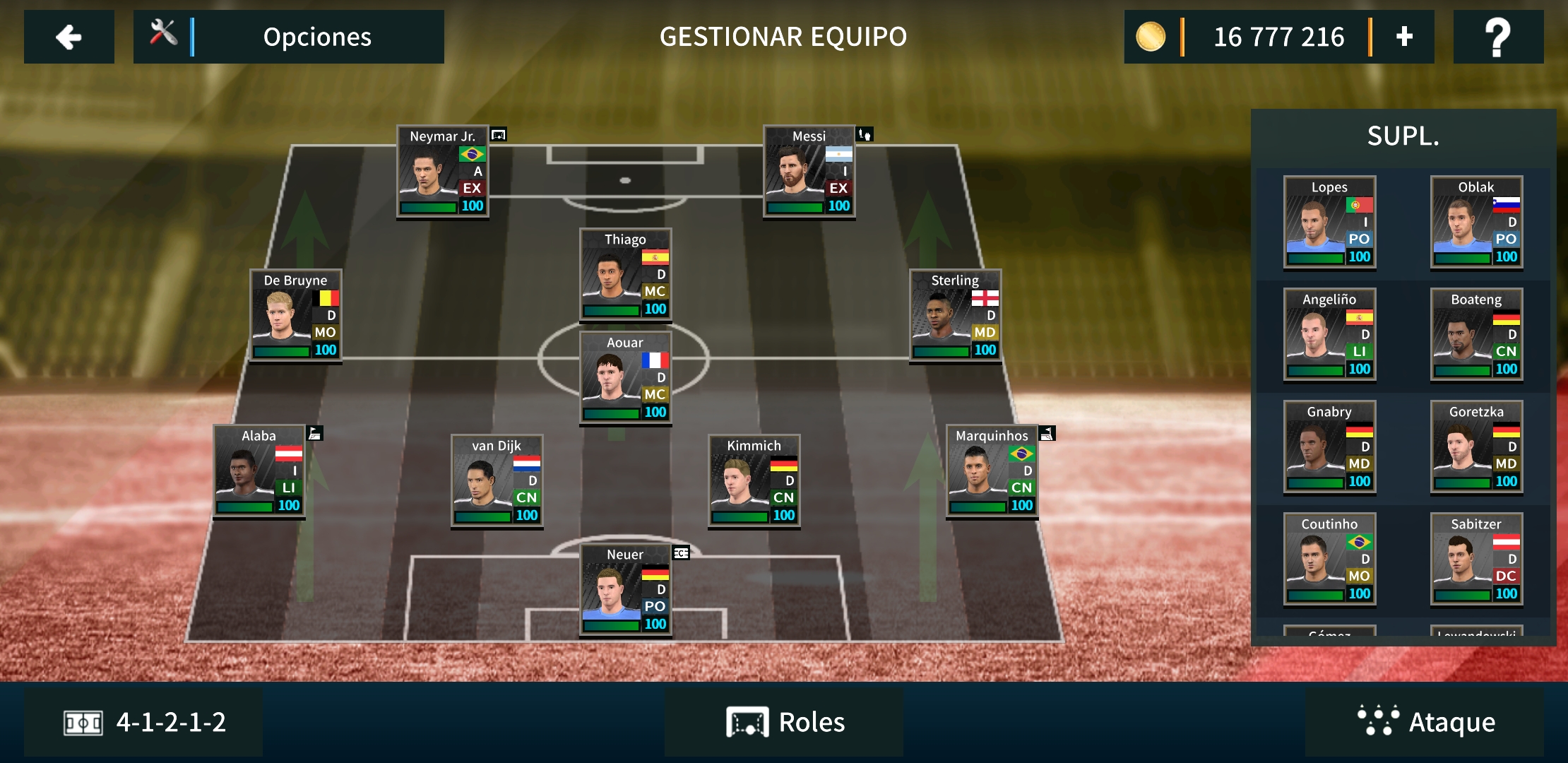Open the 4-1-2-1-2 formation editor icon
Screen dimensions: 1568x763
[80, 721]
